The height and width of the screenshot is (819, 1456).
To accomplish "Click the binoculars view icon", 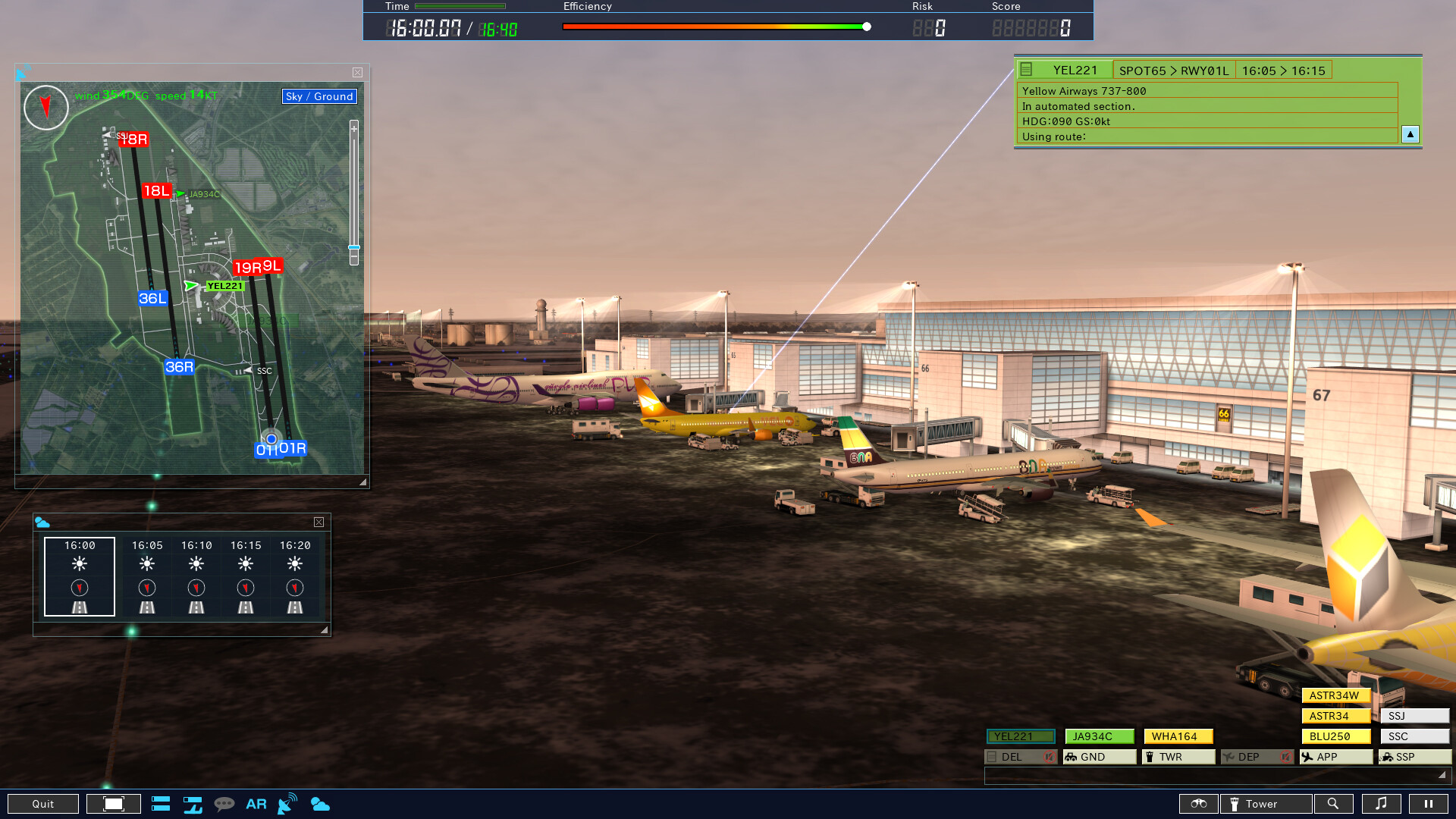I will point(1198,803).
